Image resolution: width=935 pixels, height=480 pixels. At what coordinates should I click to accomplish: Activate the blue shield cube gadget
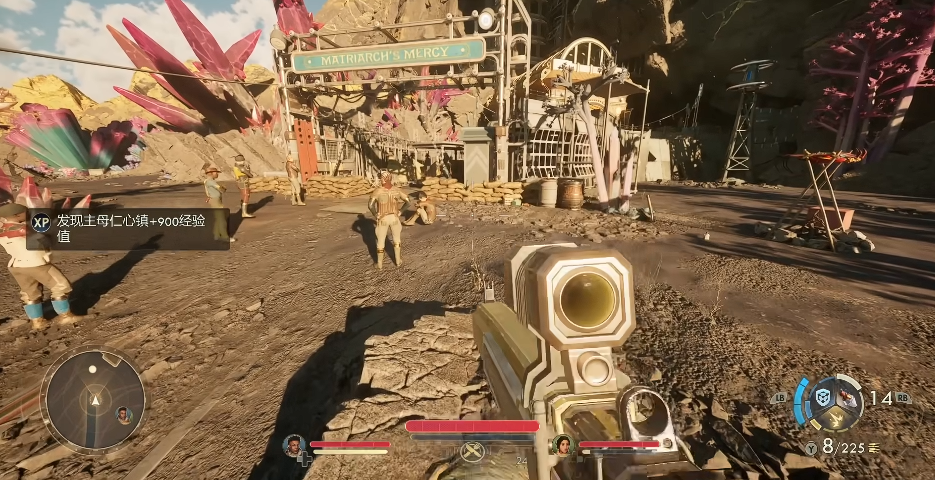[x=823, y=397]
